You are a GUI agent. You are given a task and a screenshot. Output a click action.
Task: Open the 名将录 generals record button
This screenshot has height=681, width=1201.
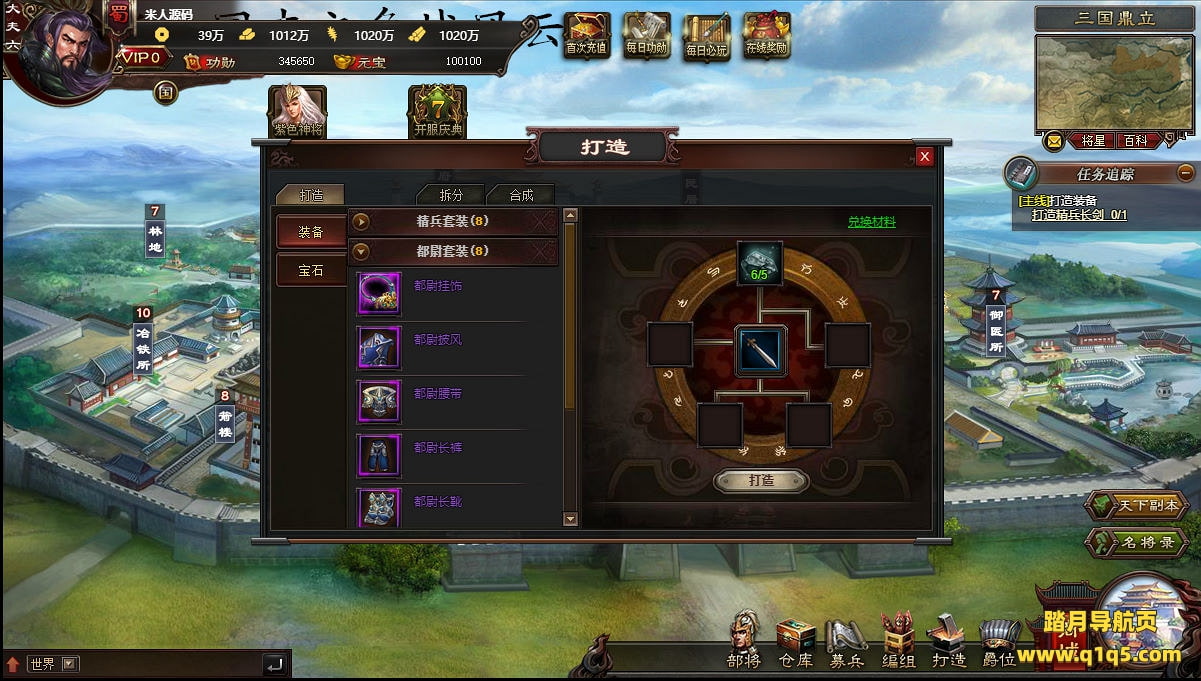click(1136, 543)
